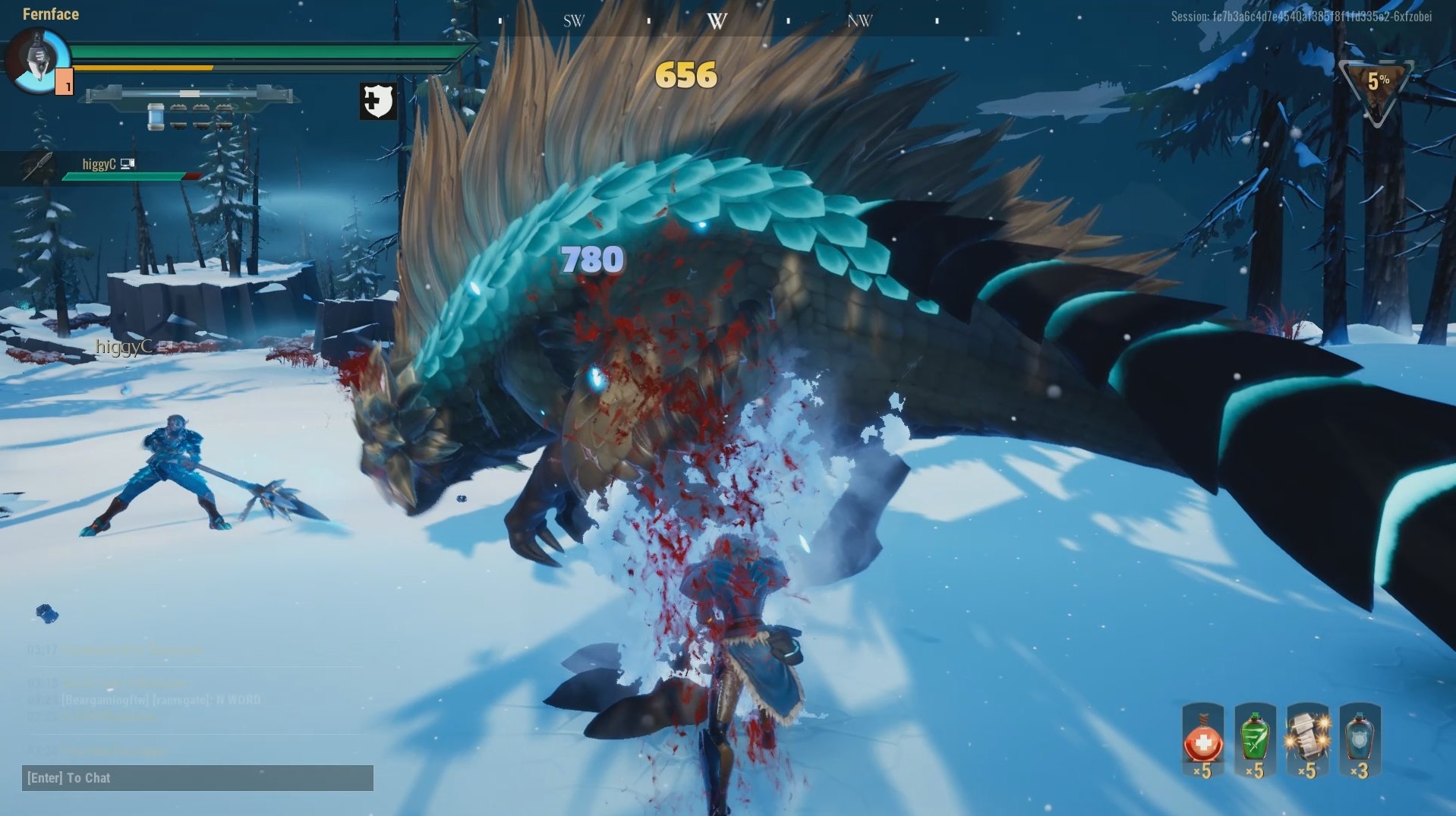1456x816 pixels.
Task: Select the Fernface player portrait
Action: tap(36, 61)
